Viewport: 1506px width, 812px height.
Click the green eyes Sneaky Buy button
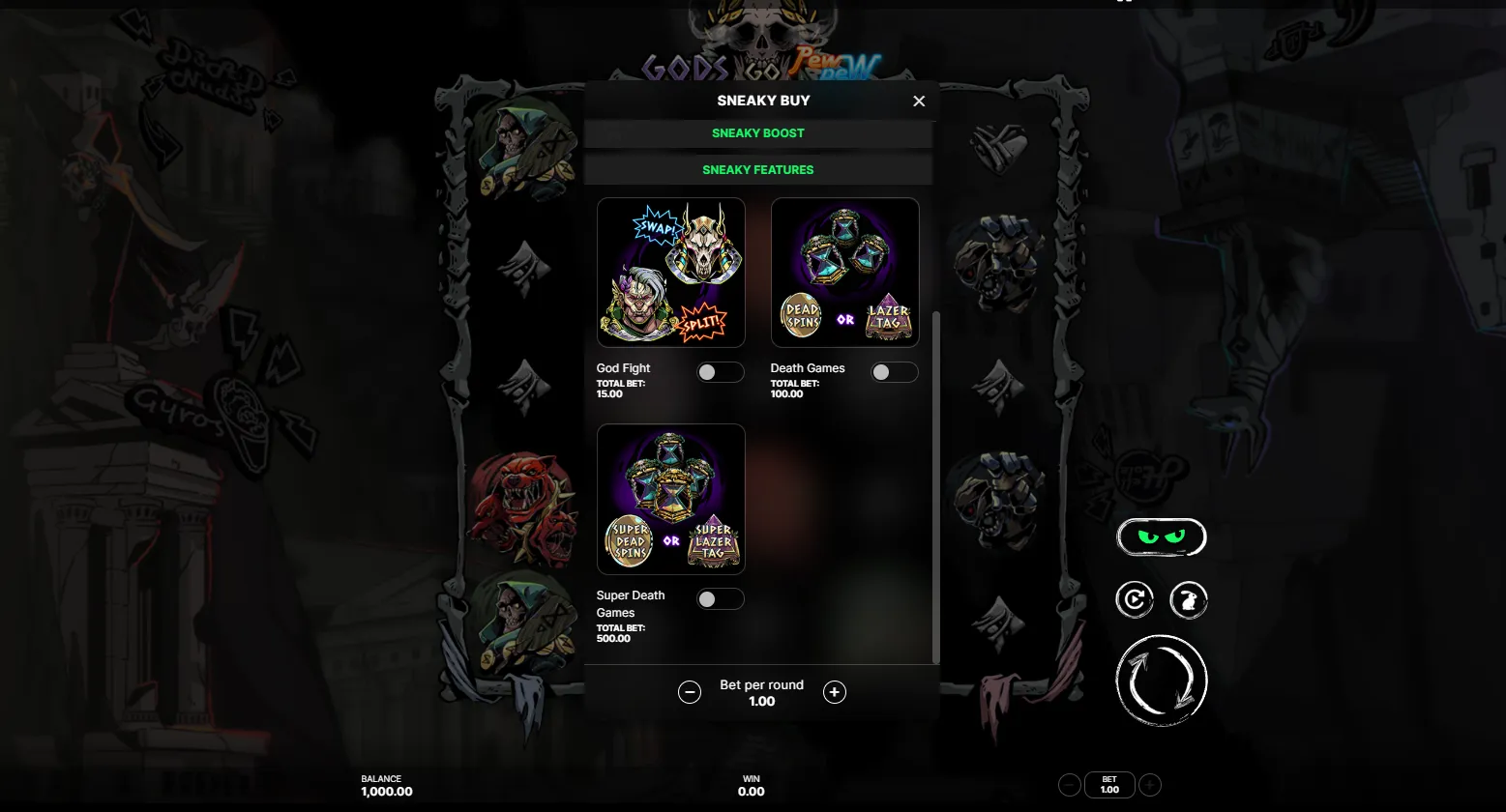(1162, 537)
